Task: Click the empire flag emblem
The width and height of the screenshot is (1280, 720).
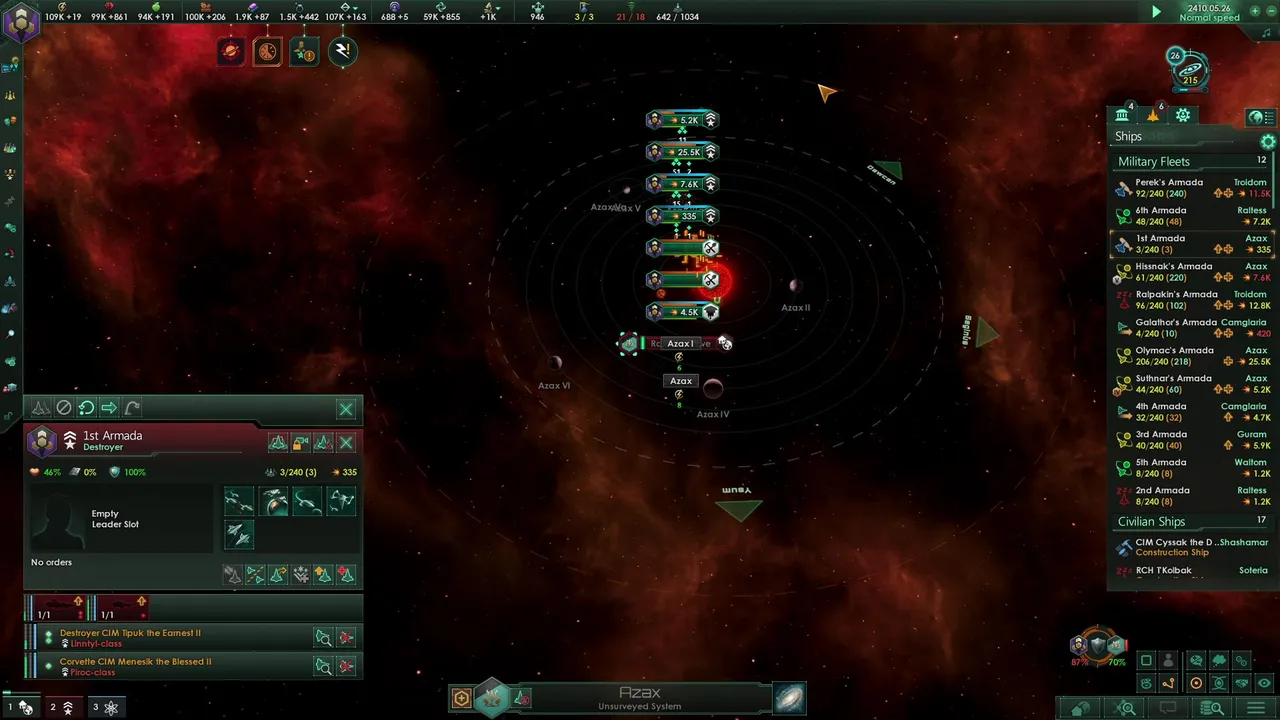Action: click(x=21, y=22)
